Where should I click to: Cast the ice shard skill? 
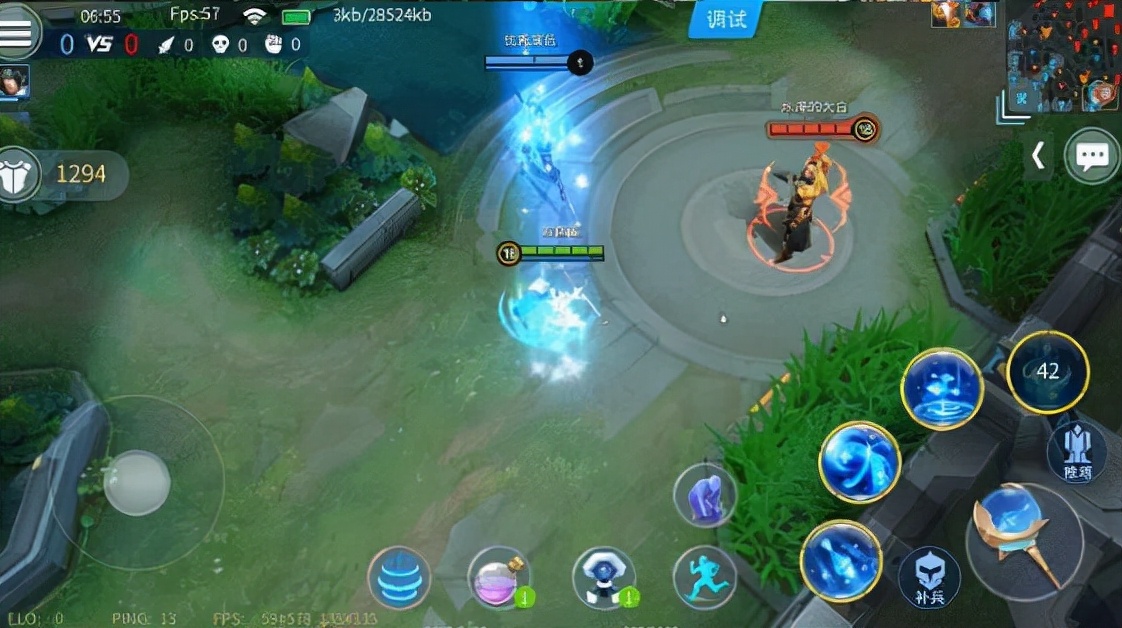pos(841,561)
